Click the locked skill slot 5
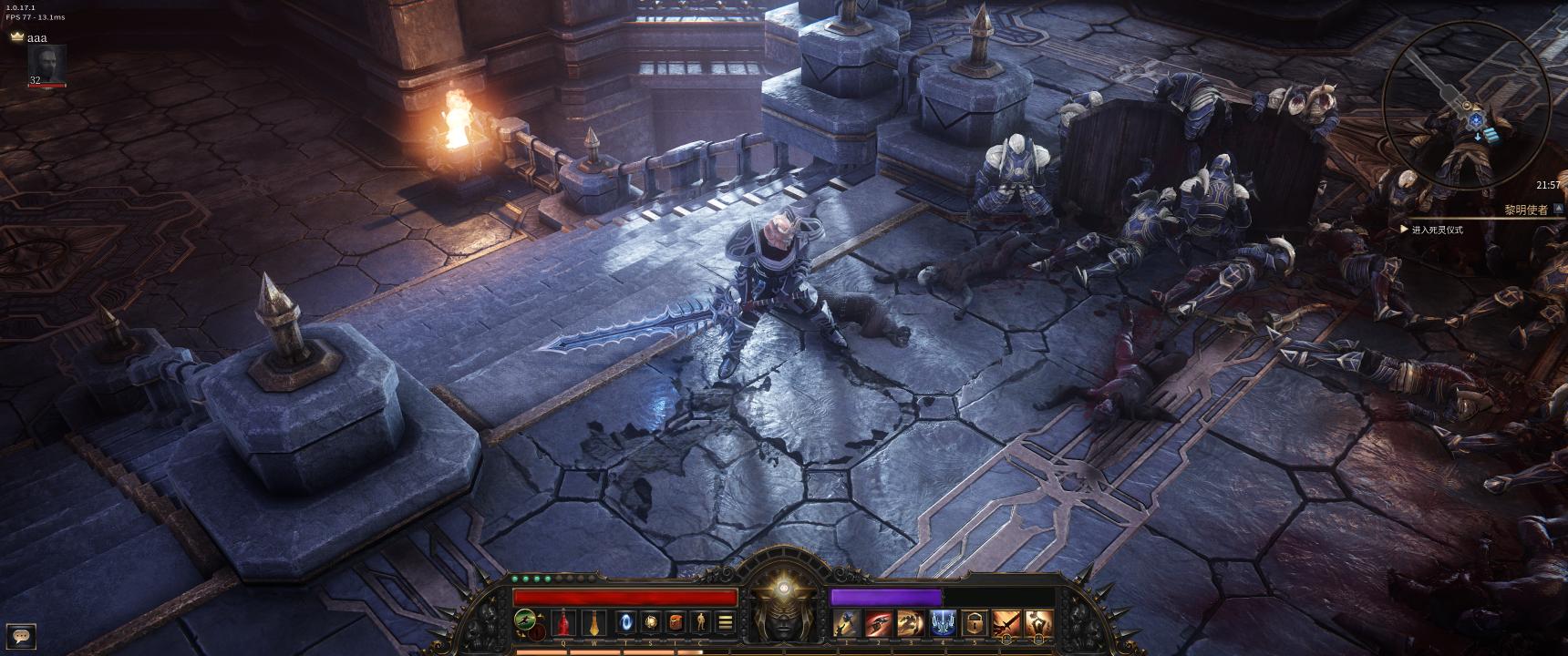1568x656 pixels. (x=974, y=621)
